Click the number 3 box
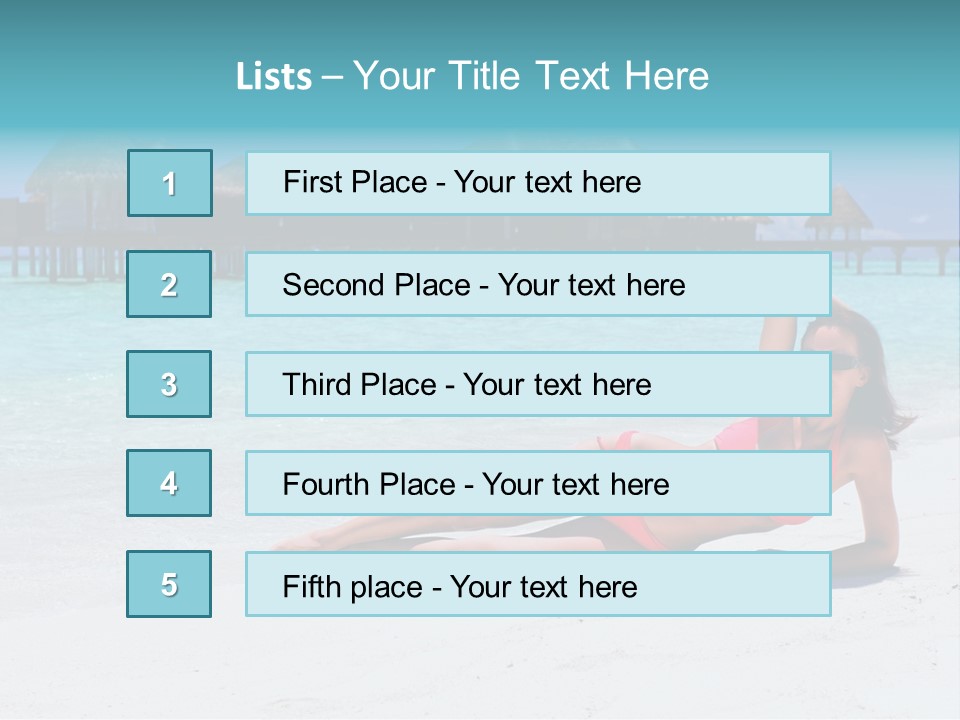Image resolution: width=960 pixels, height=720 pixels. click(x=169, y=384)
